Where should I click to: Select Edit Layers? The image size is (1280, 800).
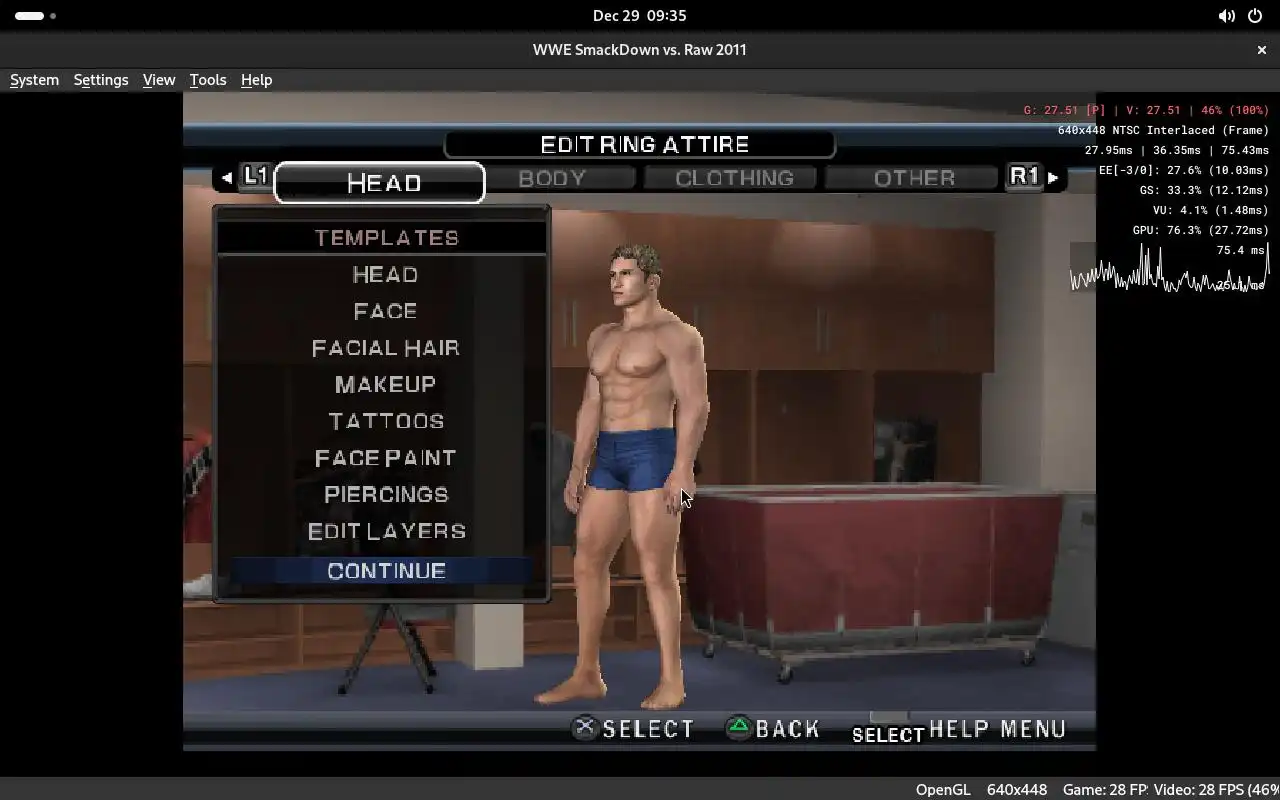(x=386, y=531)
